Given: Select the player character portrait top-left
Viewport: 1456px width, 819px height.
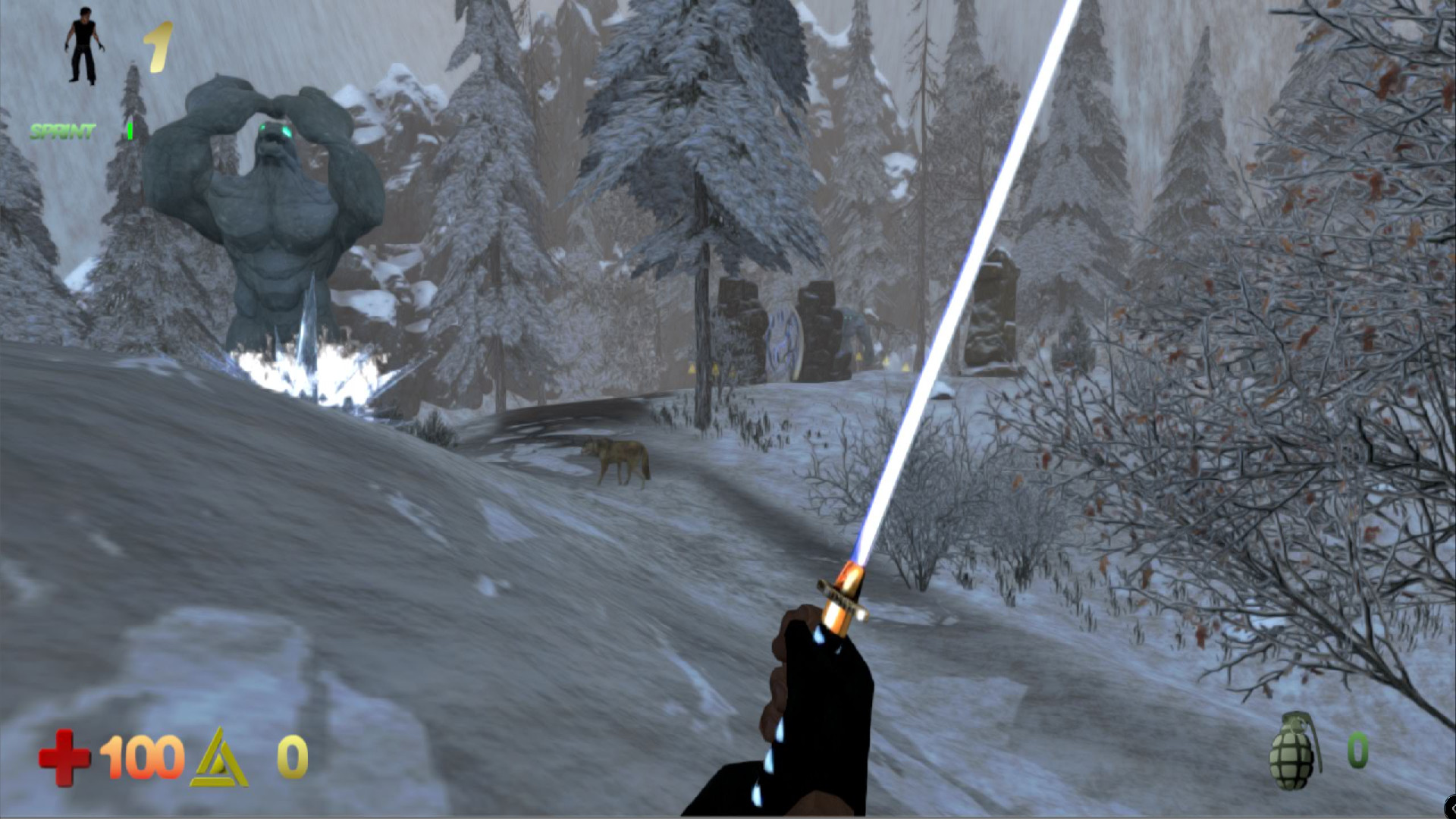Looking at the screenshot, I should click(x=83, y=45).
